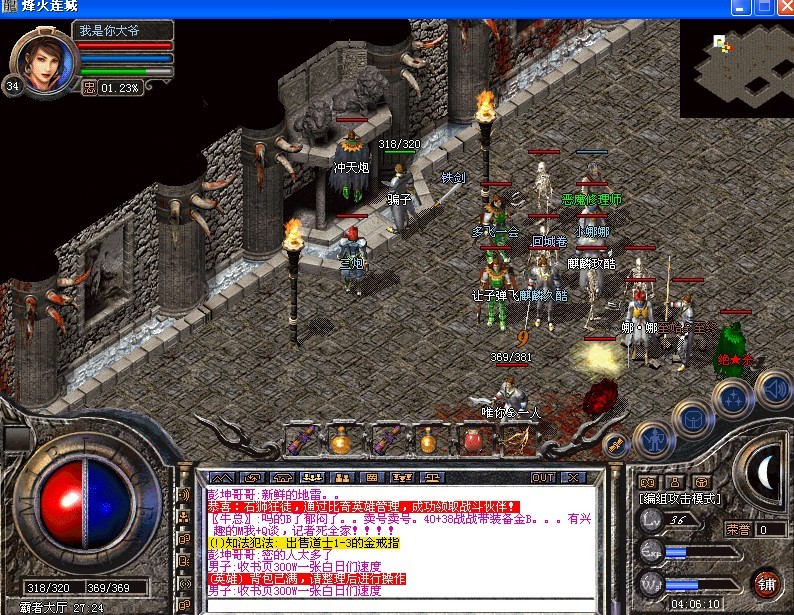
Task: Click the red 铺 shop button
Action: tap(765, 584)
